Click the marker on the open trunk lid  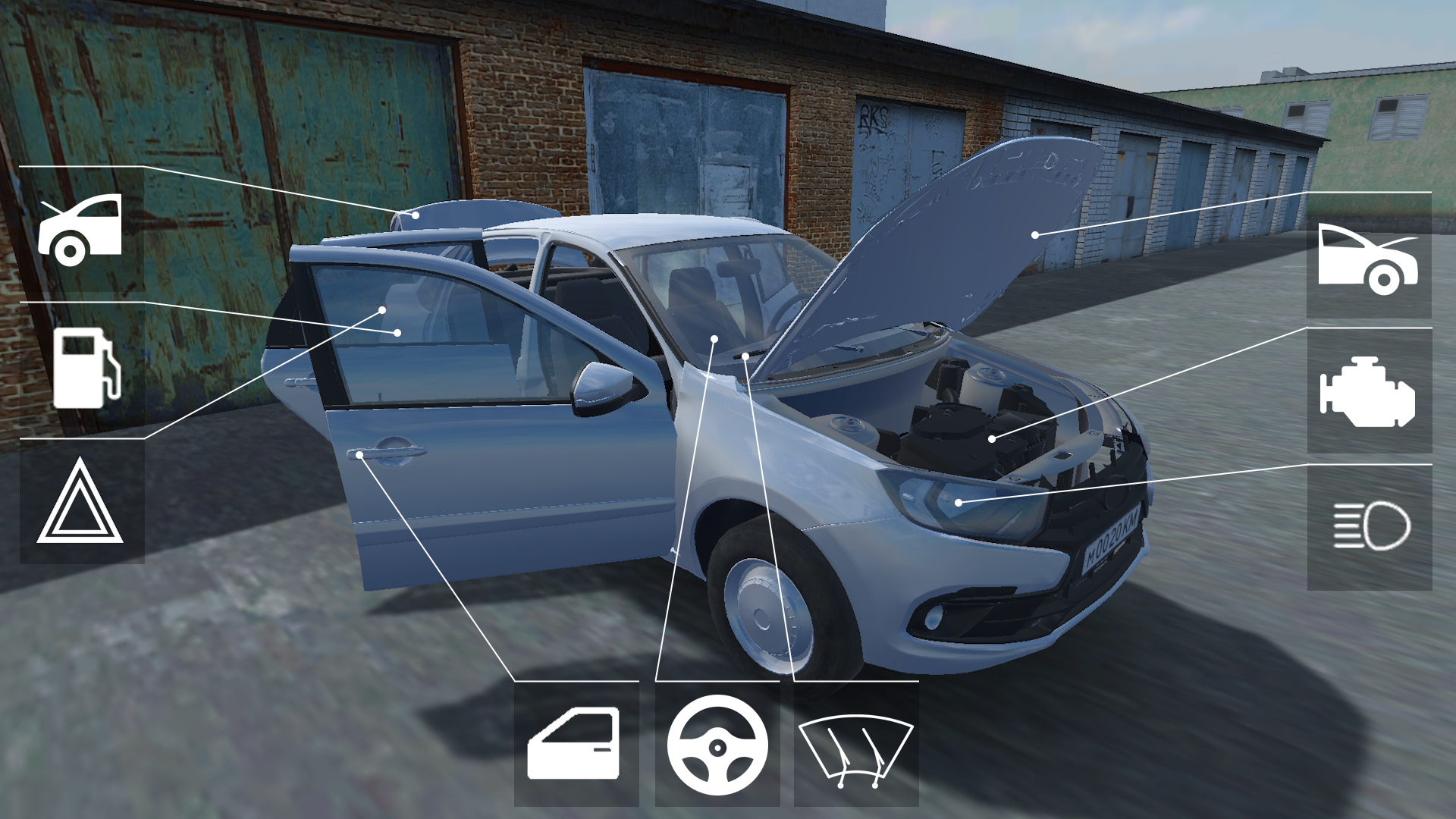(416, 216)
